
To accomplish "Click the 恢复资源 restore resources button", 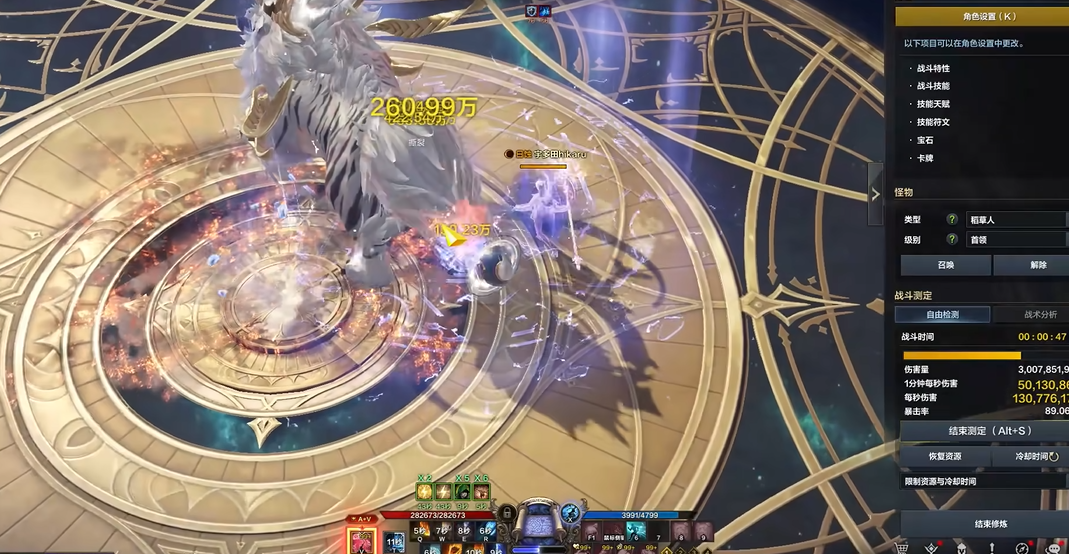I will [x=945, y=456].
